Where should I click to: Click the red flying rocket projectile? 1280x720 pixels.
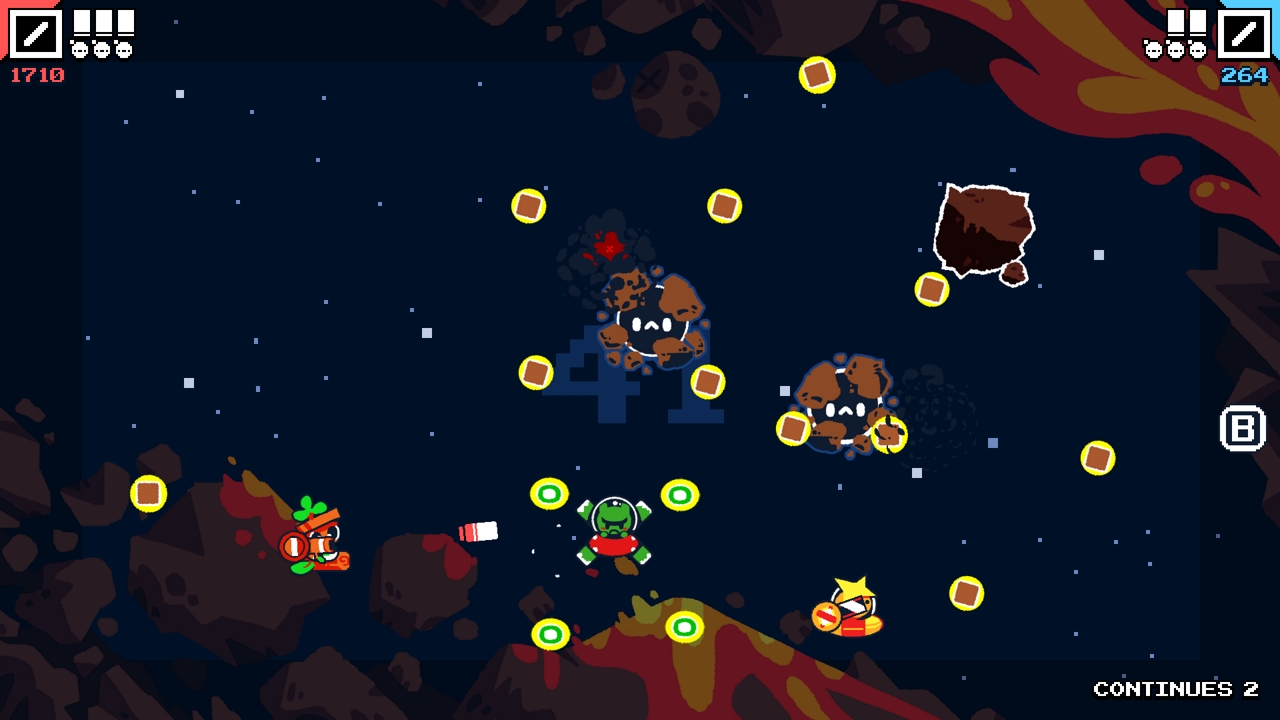pyautogui.click(x=478, y=531)
